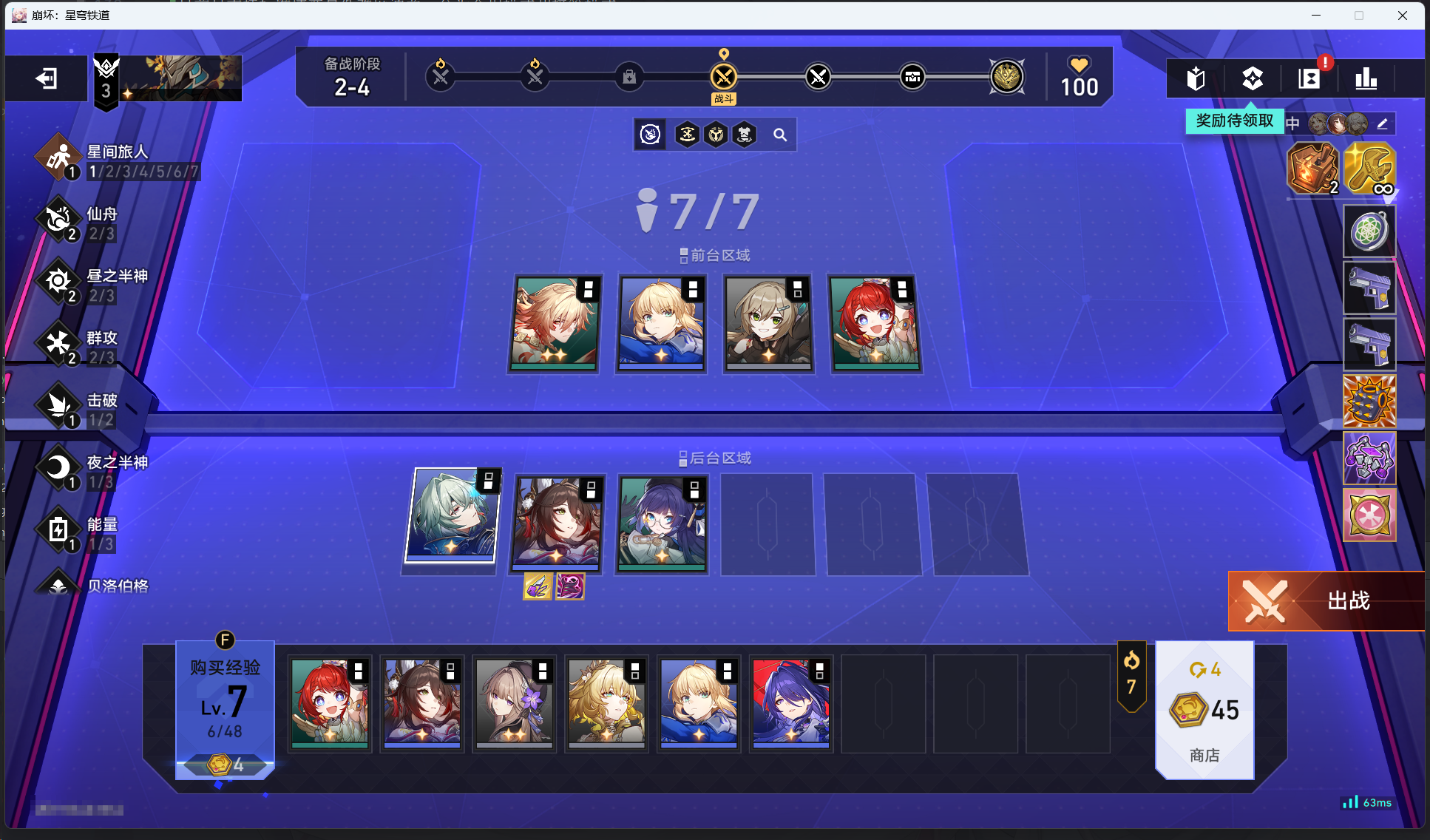Screen dimensions: 1430x840
Task: Exit using the back arrow button
Action: point(46,78)
